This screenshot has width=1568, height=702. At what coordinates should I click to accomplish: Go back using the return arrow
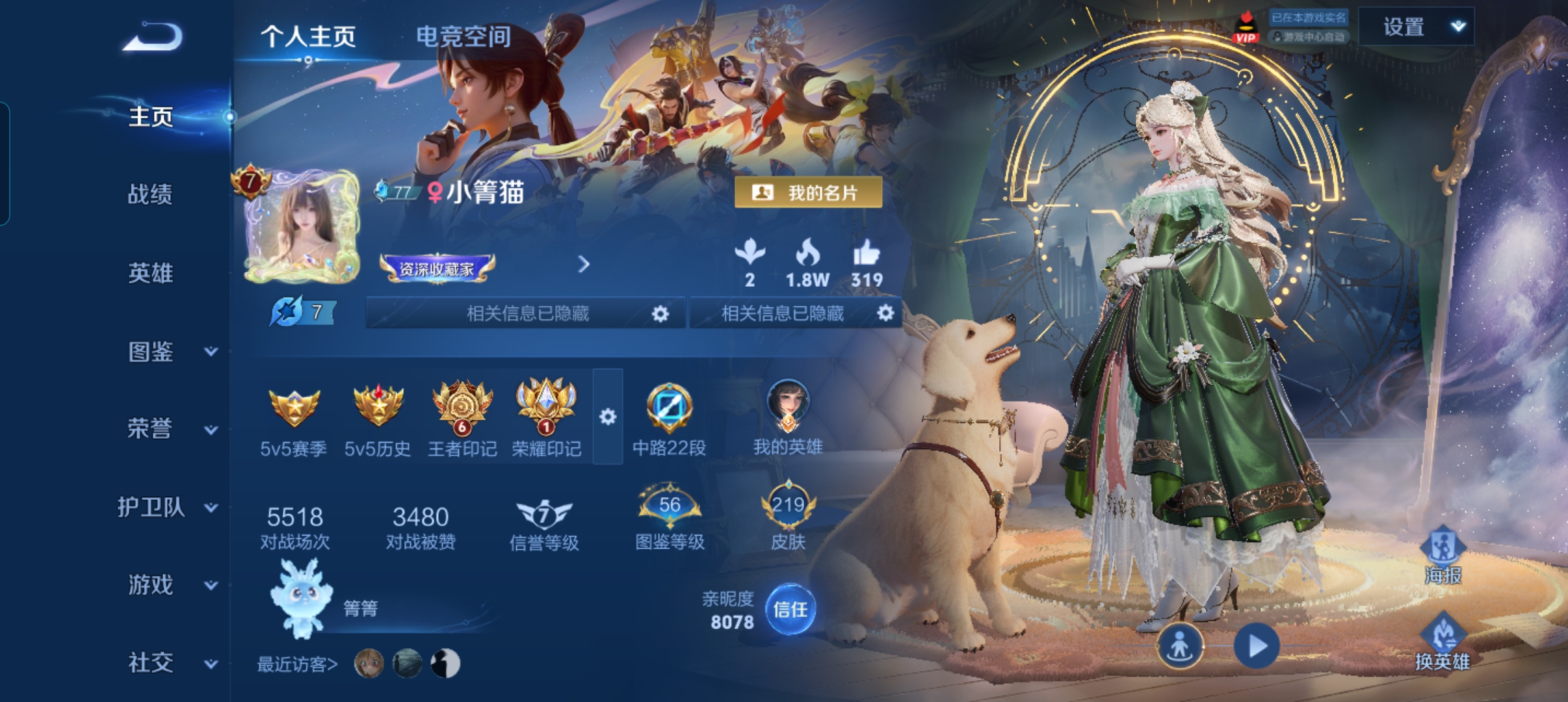pyautogui.click(x=153, y=36)
